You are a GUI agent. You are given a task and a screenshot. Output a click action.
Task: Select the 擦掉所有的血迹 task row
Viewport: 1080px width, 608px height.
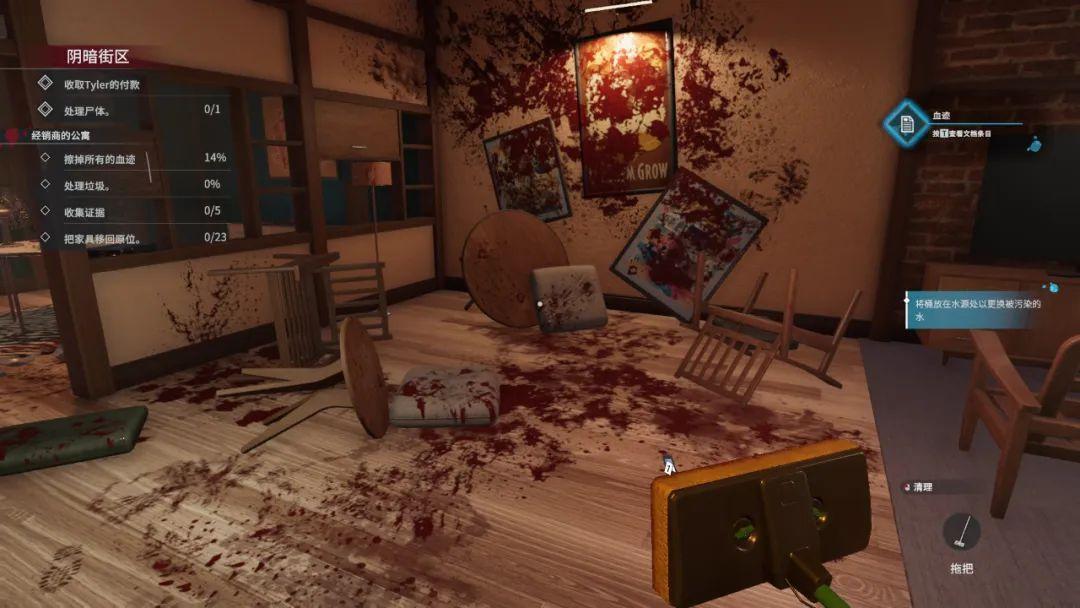tap(100, 158)
